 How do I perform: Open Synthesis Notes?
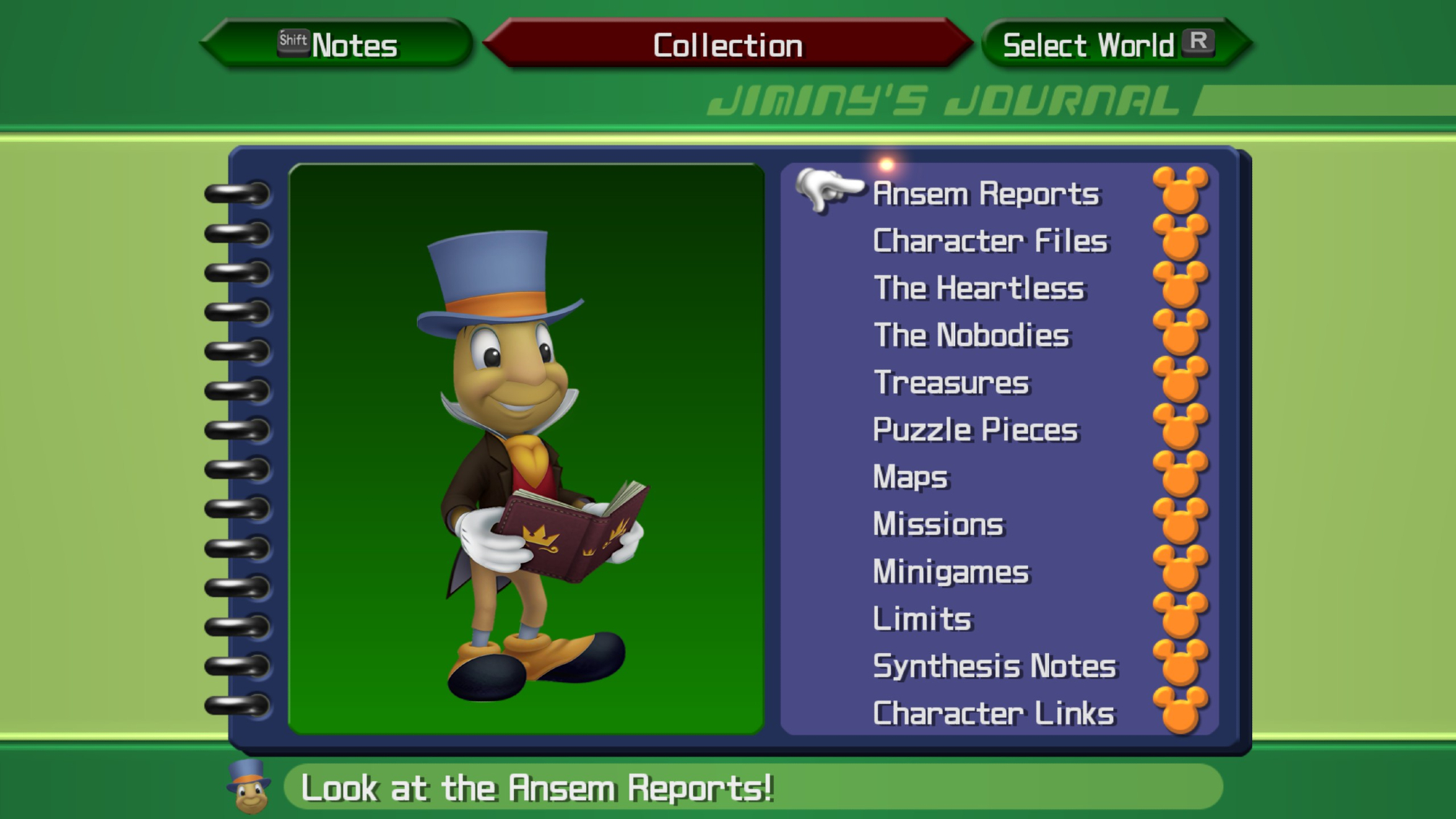point(994,667)
